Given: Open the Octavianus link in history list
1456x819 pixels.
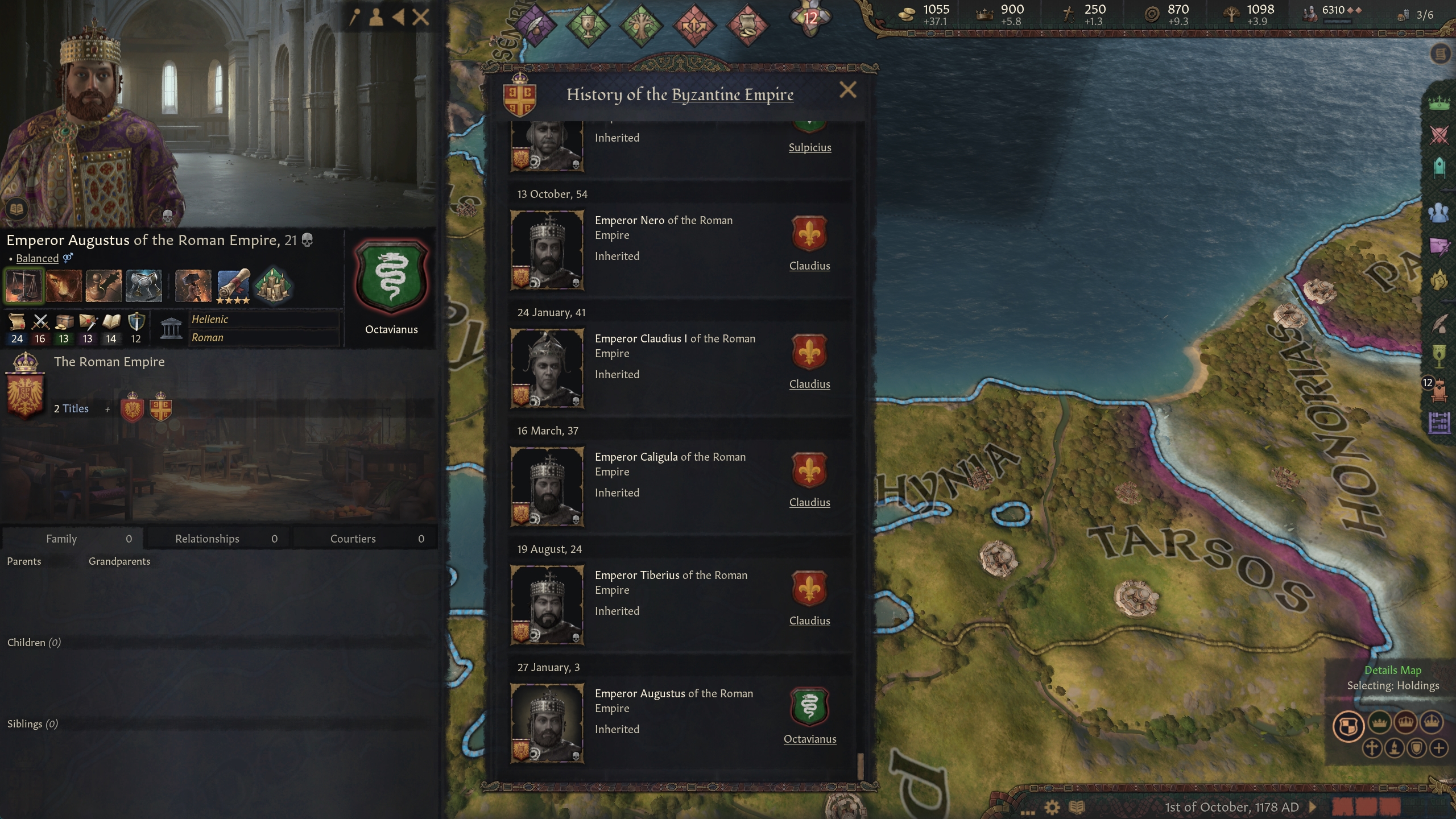Looking at the screenshot, I should click(x=809, y=739).
